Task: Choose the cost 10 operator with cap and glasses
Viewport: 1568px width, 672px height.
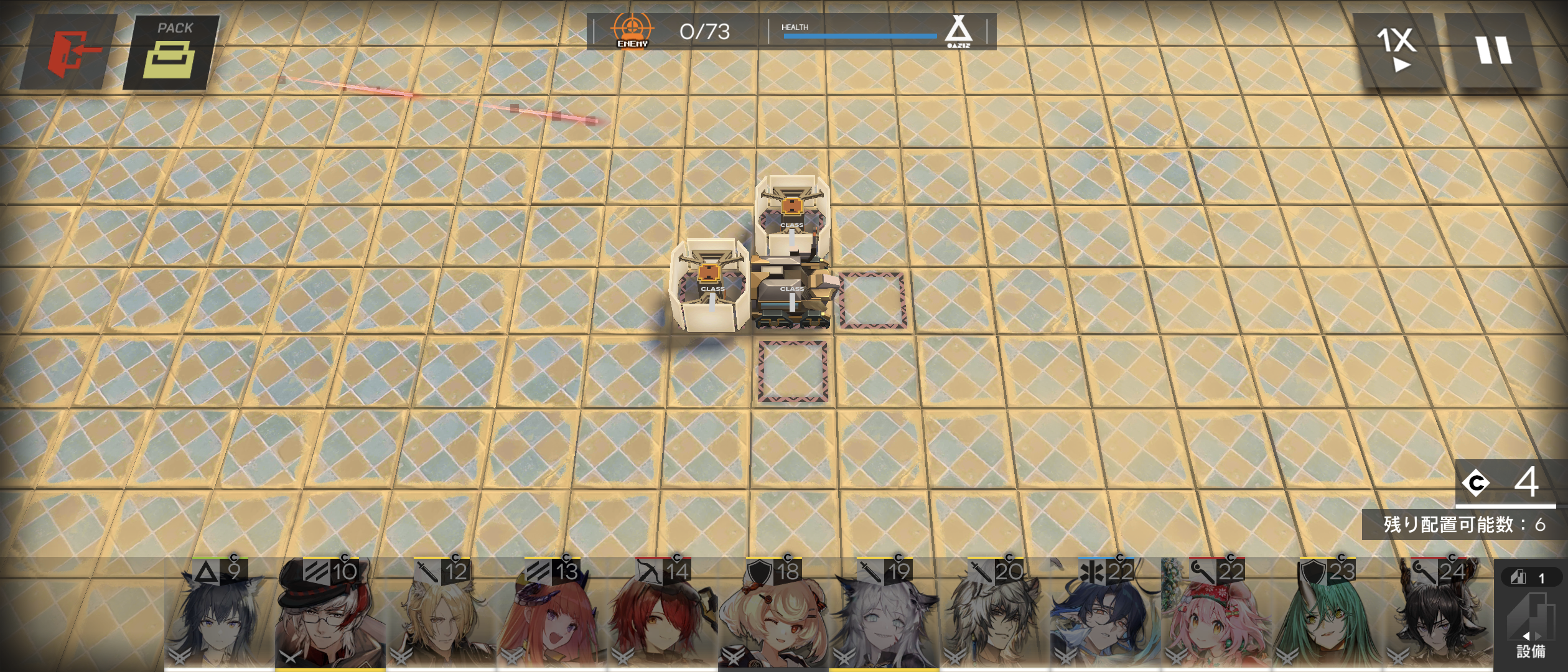Action: click(x=330, y=616)
